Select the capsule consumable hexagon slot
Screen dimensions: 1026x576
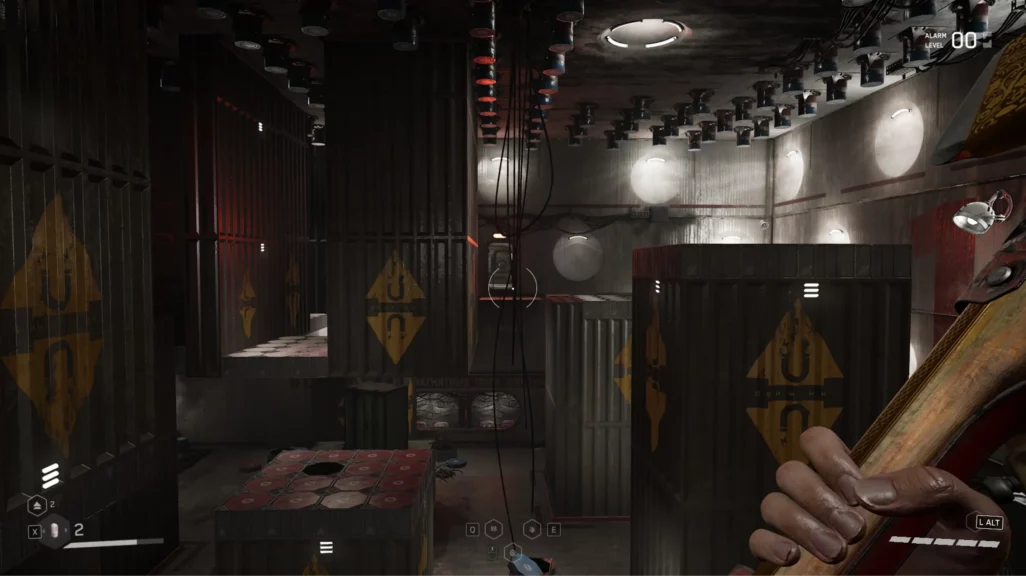click(x=56, y=531)
